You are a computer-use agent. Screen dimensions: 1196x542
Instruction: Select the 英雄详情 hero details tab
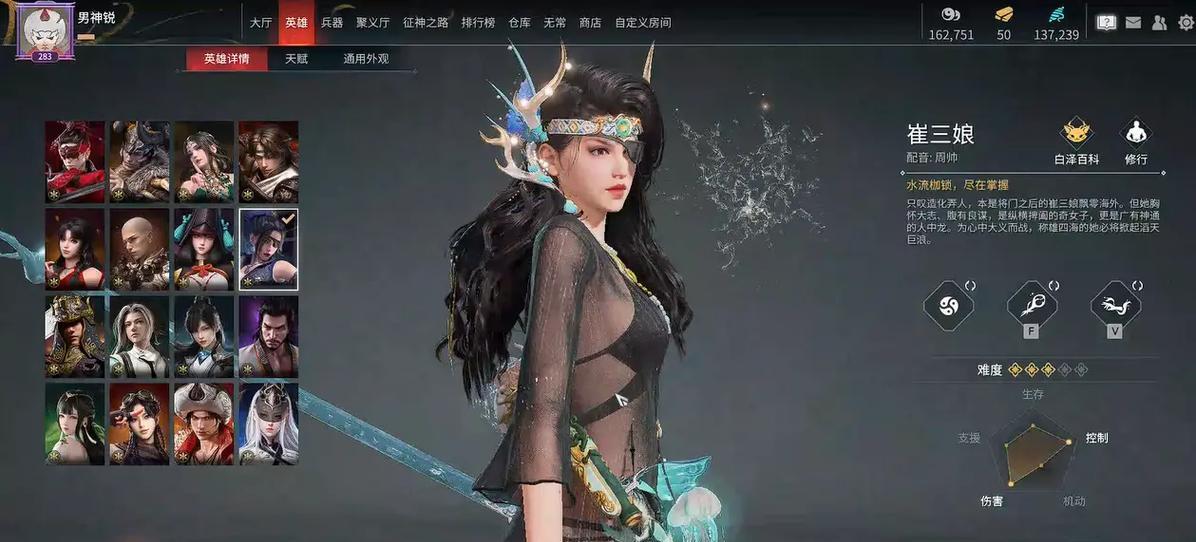[x=227, y=59]
